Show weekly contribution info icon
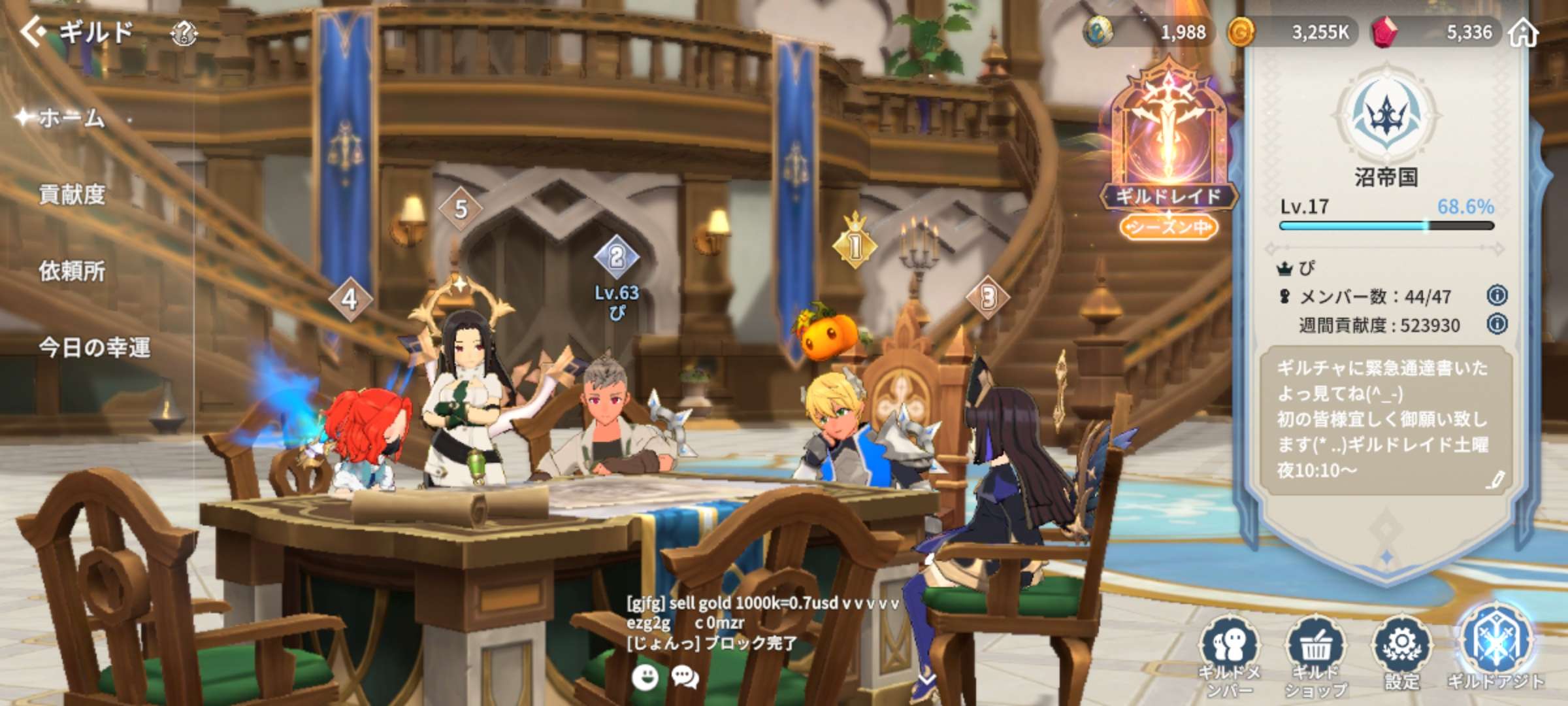The image size is (1568, 706). (1497, 324)
